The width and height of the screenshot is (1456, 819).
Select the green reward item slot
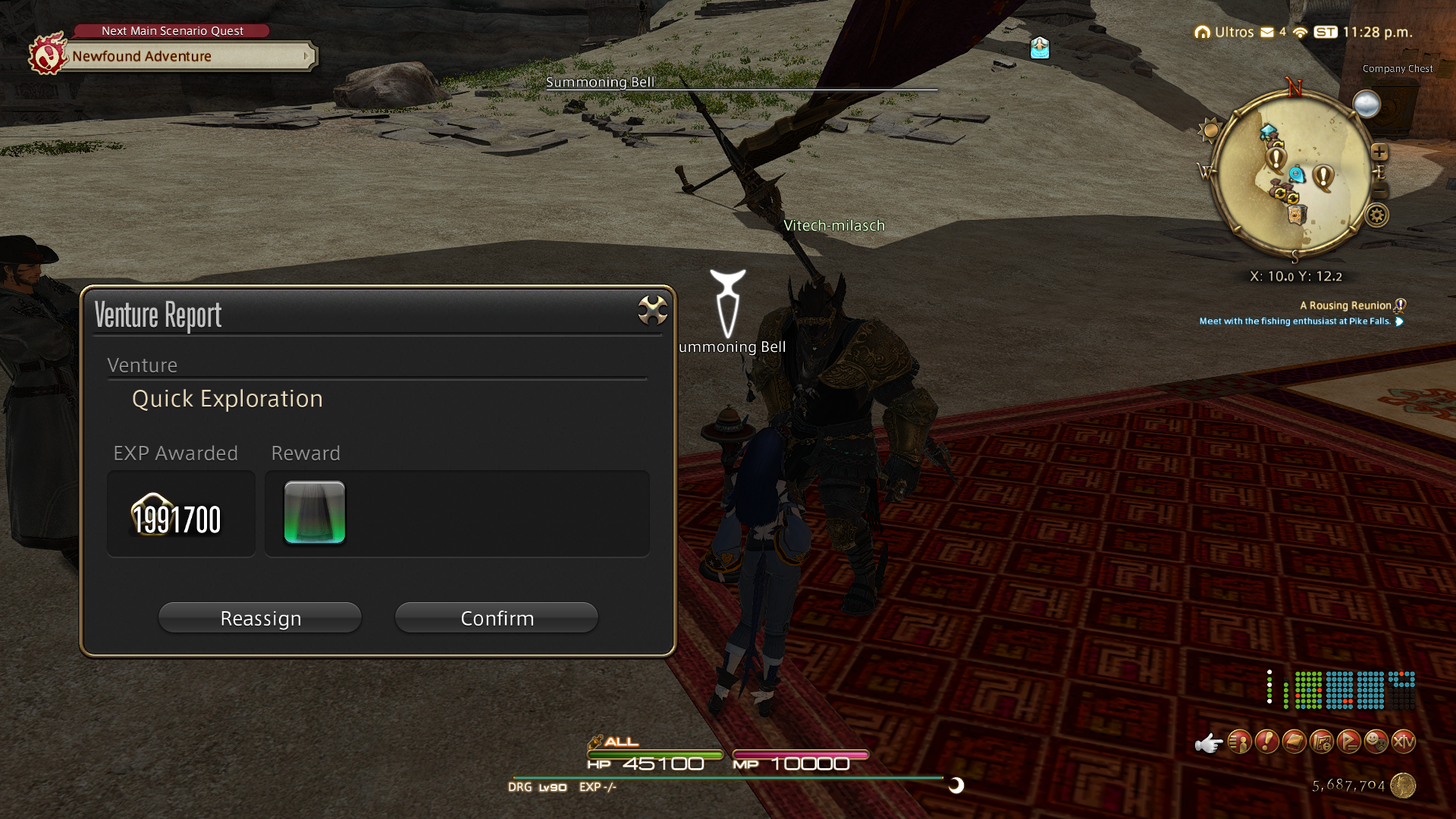315,513
